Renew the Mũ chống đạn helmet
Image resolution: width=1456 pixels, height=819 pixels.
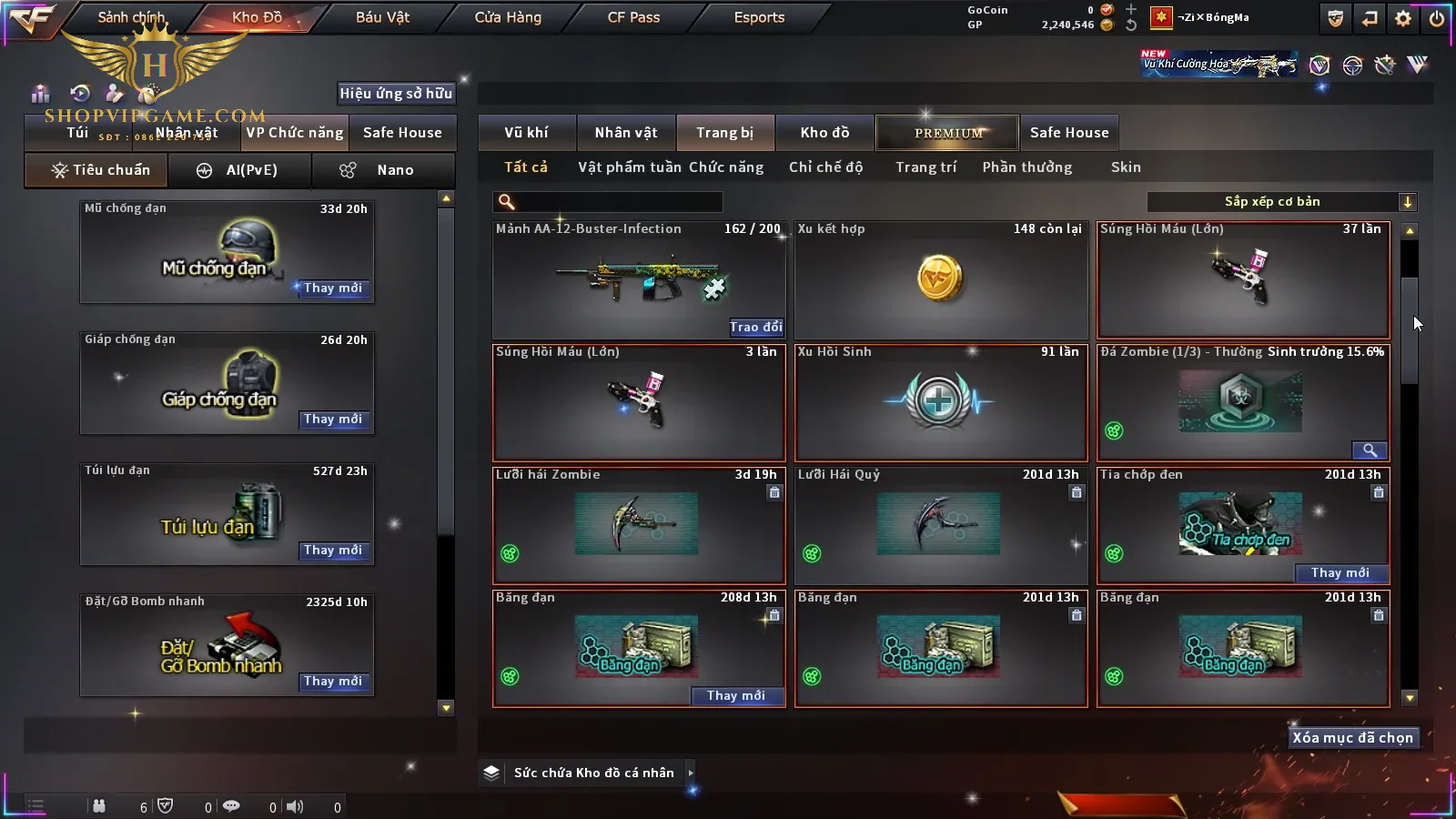[333, 288]
